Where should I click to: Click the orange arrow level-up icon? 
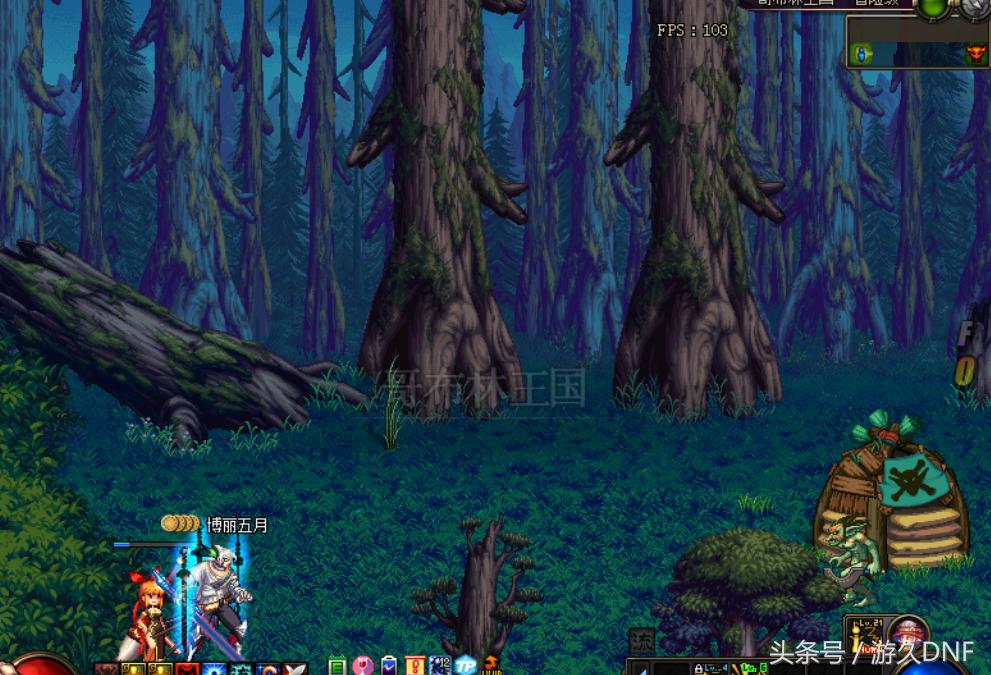click(491, 665)
